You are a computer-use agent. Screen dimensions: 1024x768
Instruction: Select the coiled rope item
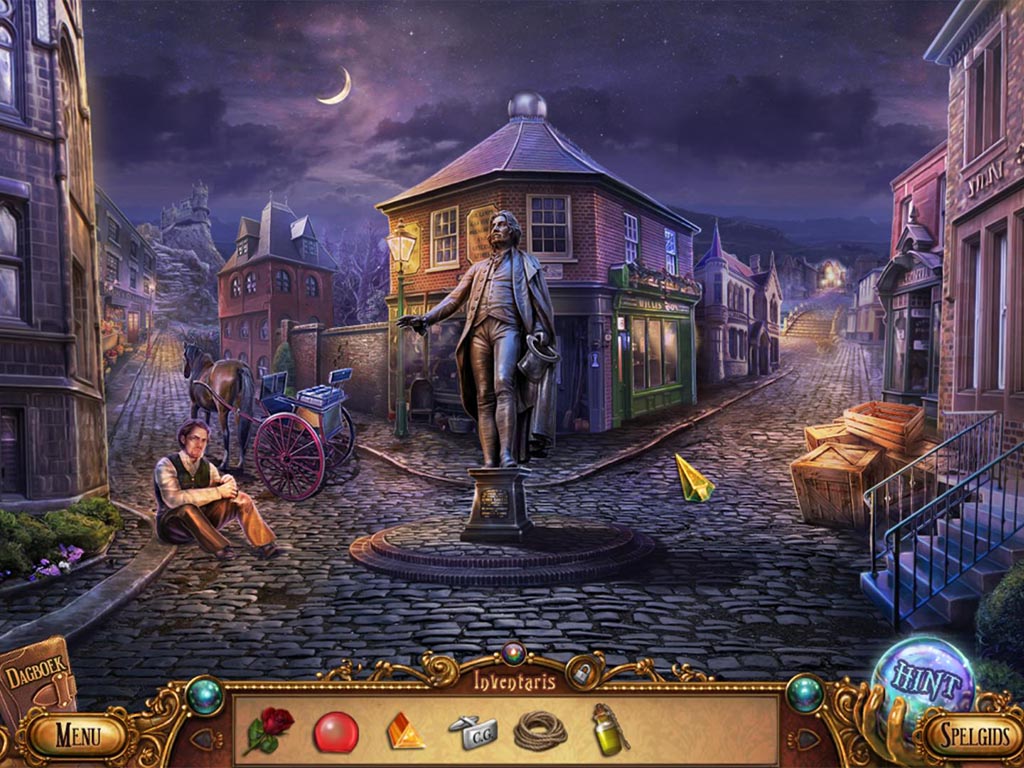pyautogui.click(x=540, y=731)
